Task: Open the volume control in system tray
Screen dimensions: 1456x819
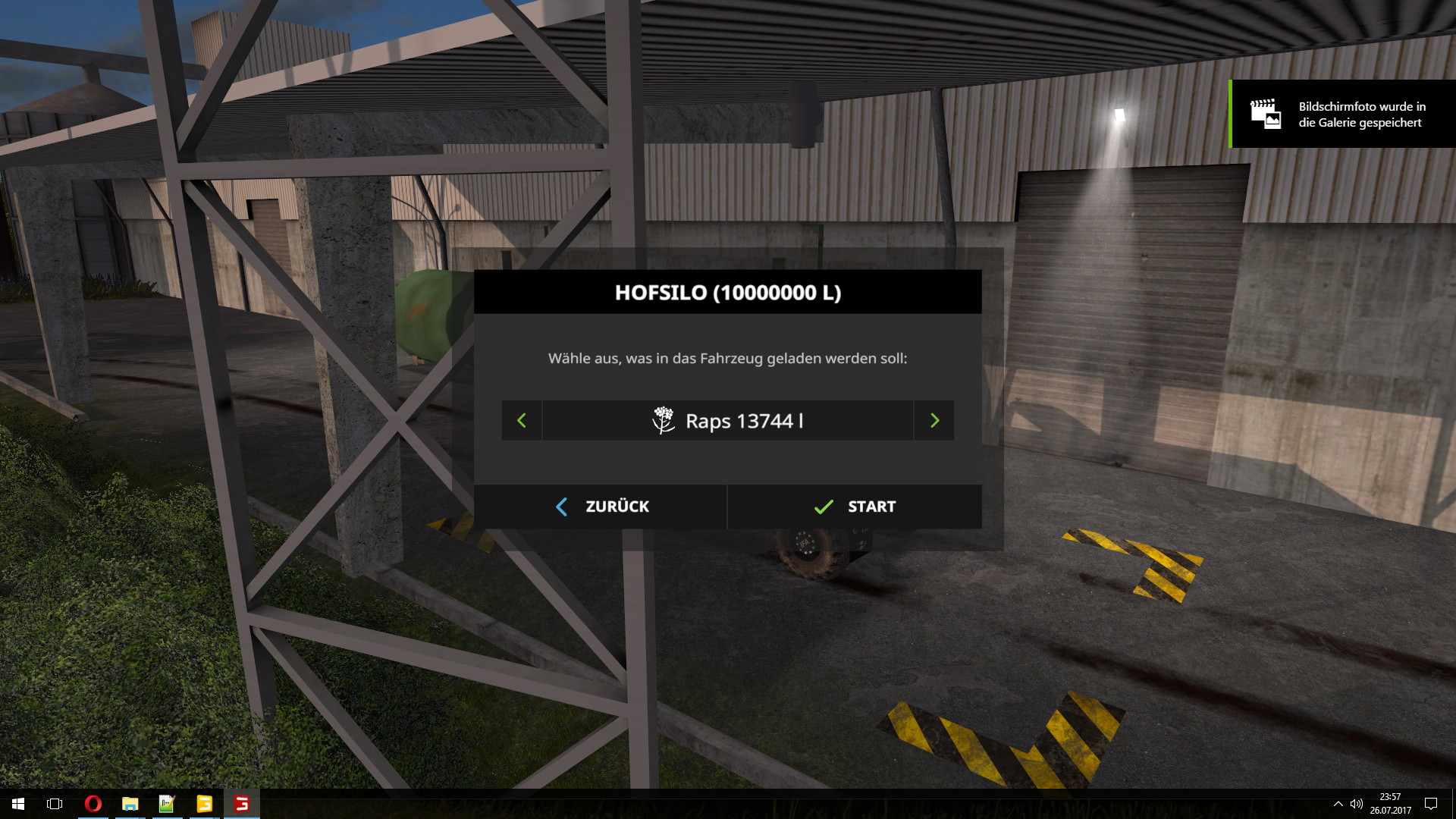Action: pos(1357,804)
